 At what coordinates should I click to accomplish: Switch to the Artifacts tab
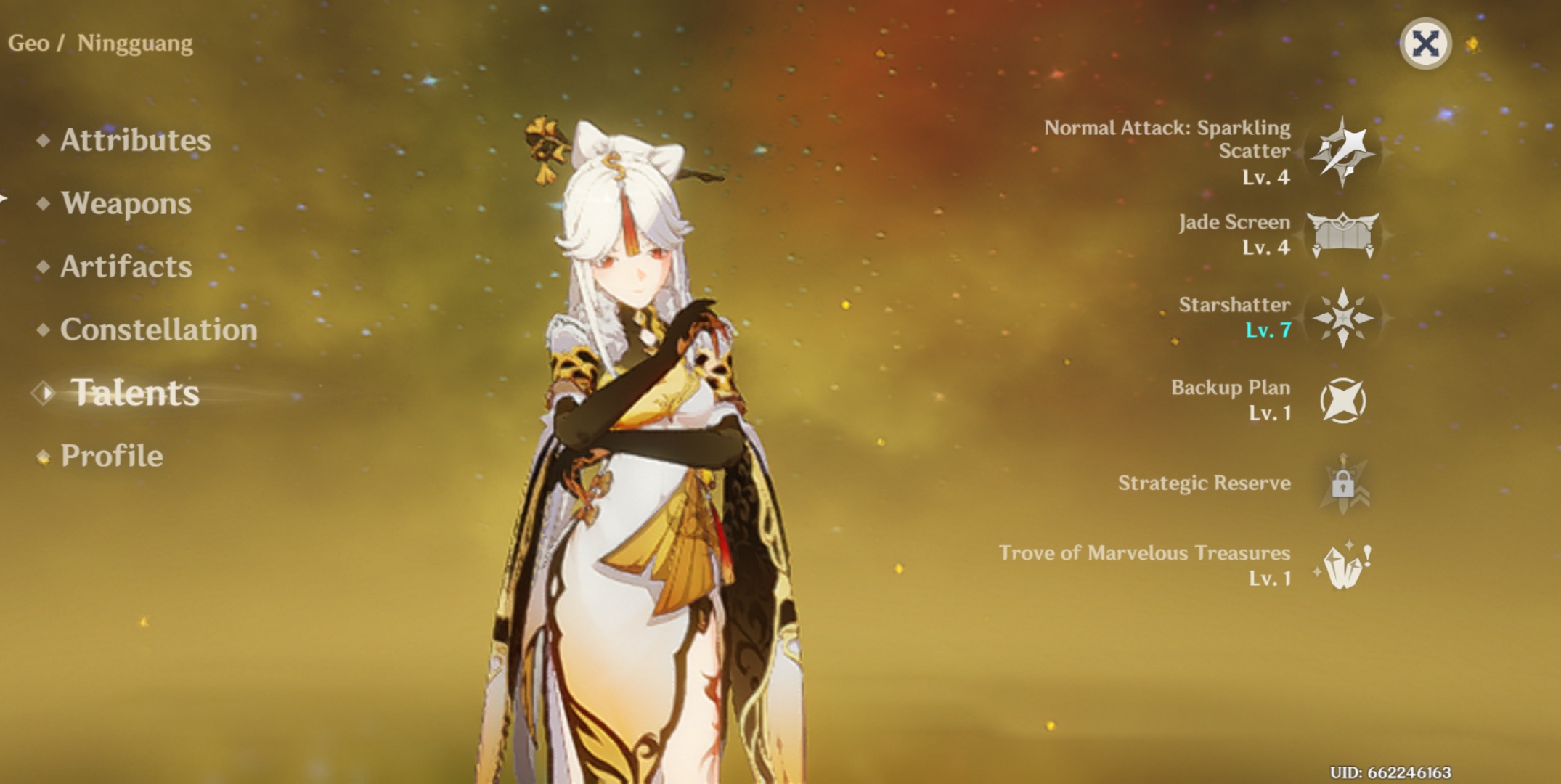(128, 268)
